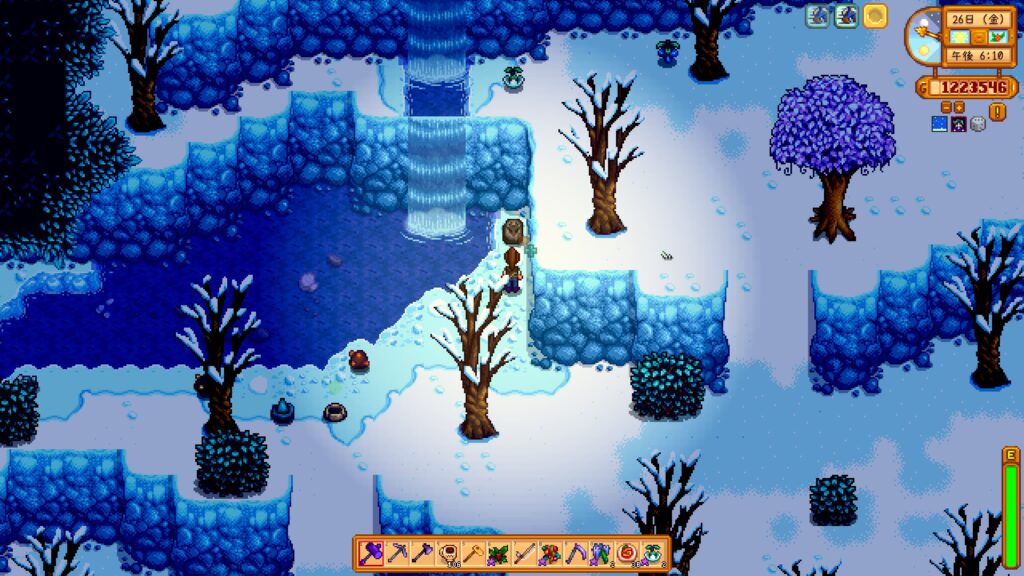The width and height of the screenshot is (1024, 576).
Task: Click the zoom-in plus button
Action: 959,106
